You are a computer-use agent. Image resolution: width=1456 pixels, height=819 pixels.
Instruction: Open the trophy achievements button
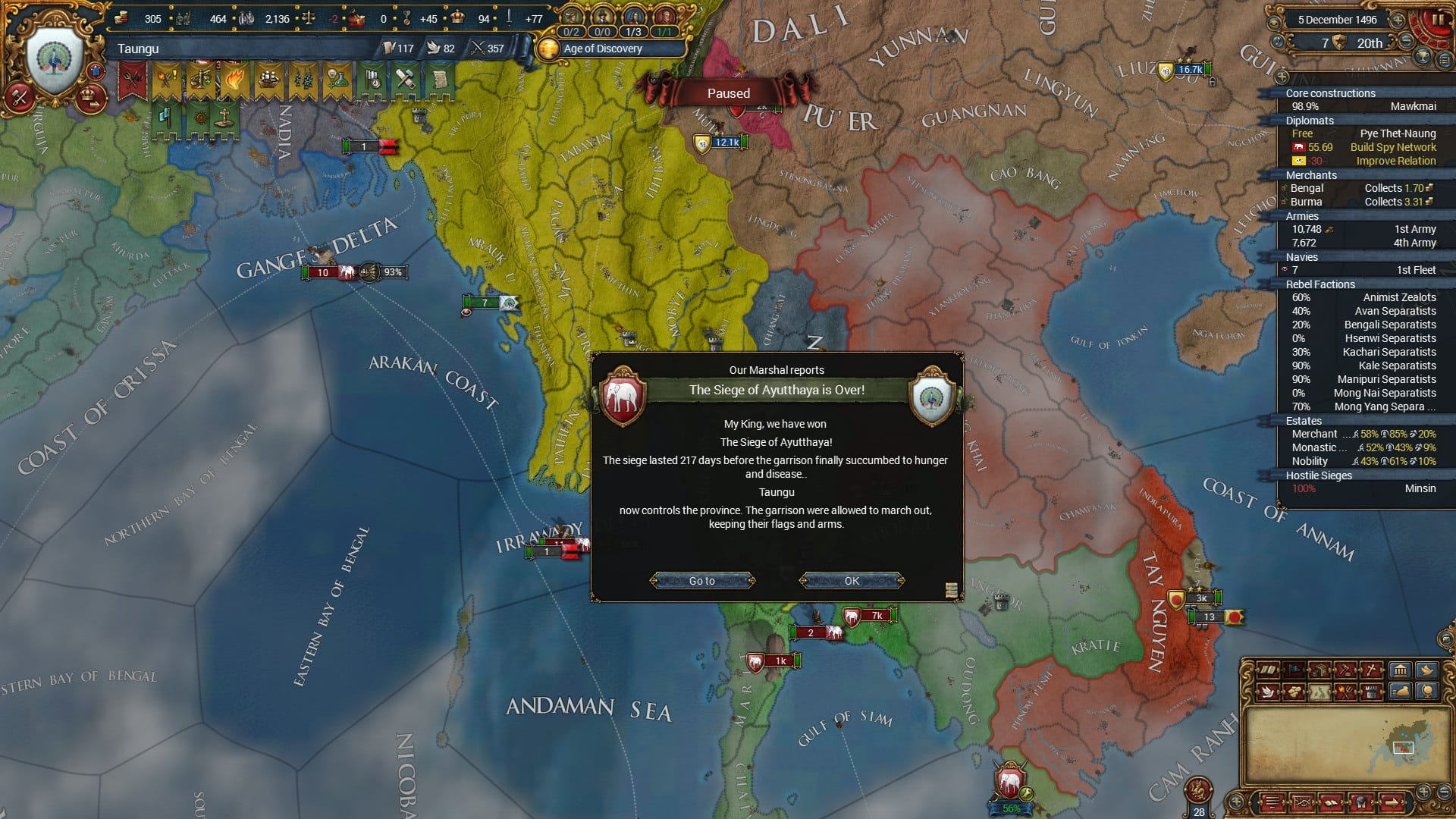click(1423, 57)
